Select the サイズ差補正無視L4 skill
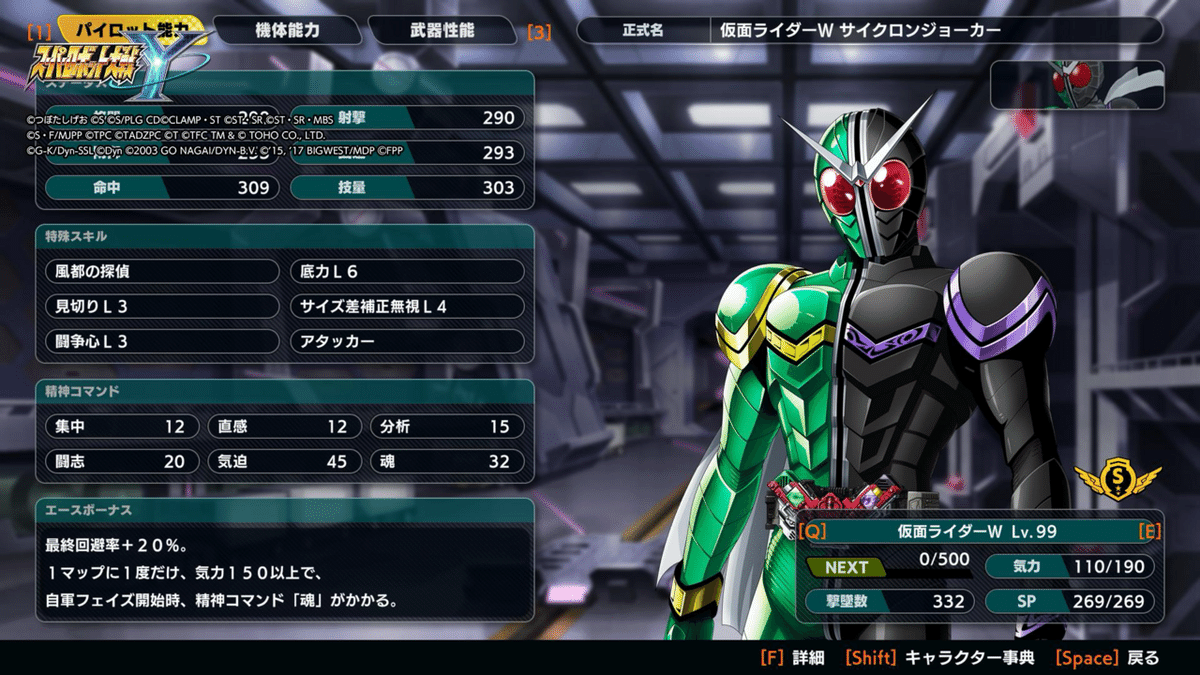Viewport: 1200px width, 675px height. tap(407, 306)
